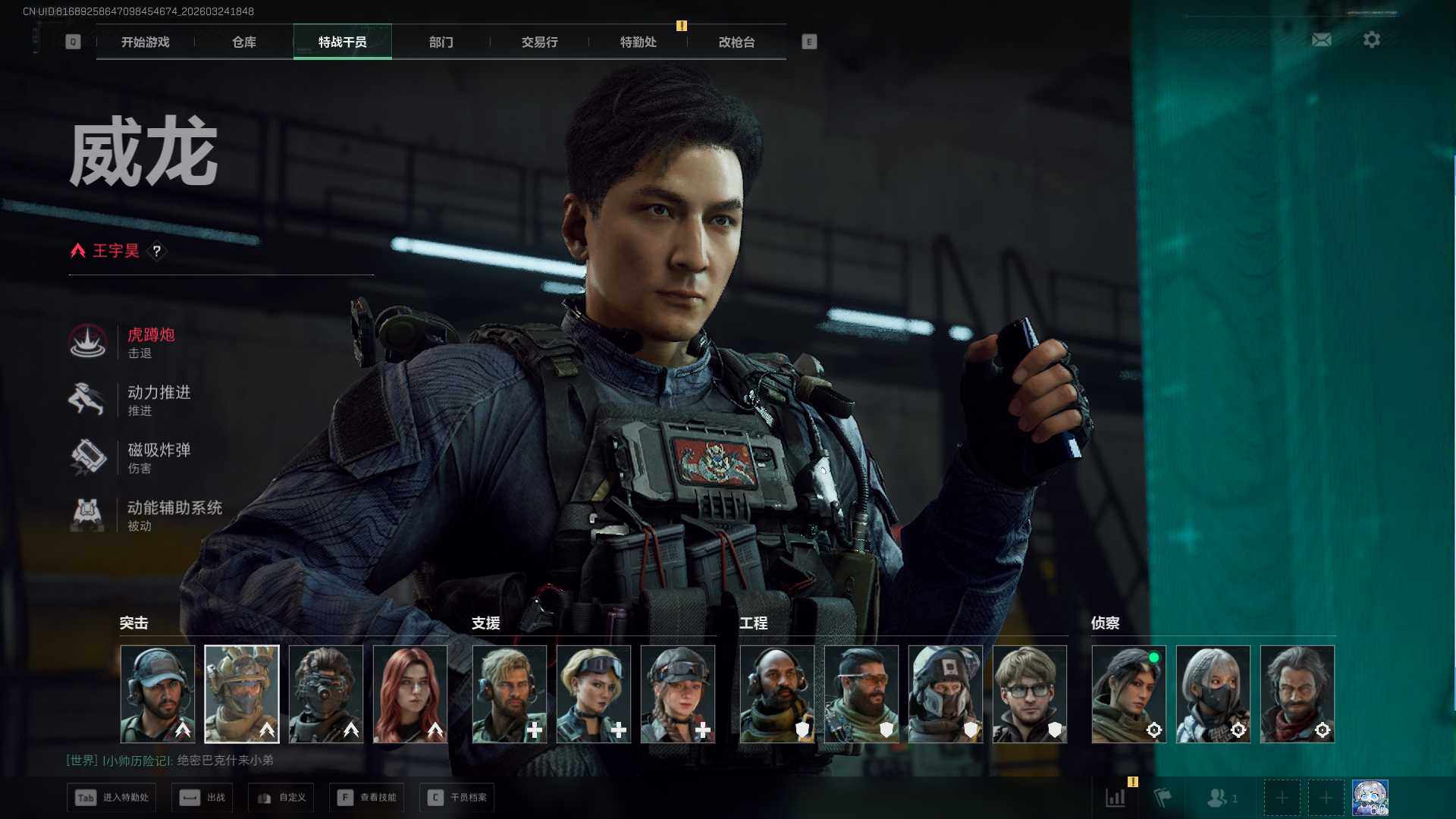
Task: Click the question mark beside 王宇昊
Action: pyautogui.click(x=157, y=251)
